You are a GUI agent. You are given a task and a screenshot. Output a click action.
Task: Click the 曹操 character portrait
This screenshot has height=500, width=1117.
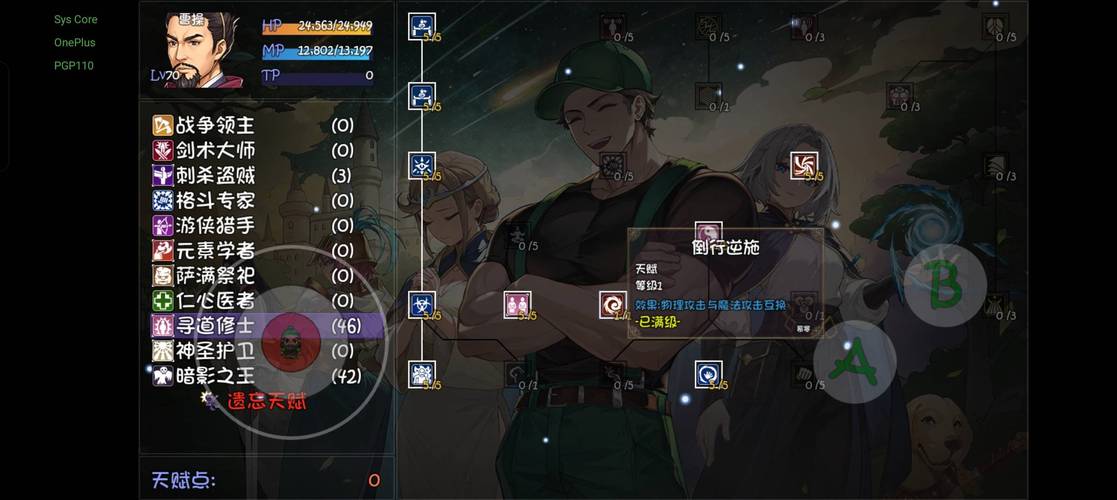pyautogui.click(x=203, y=50)
